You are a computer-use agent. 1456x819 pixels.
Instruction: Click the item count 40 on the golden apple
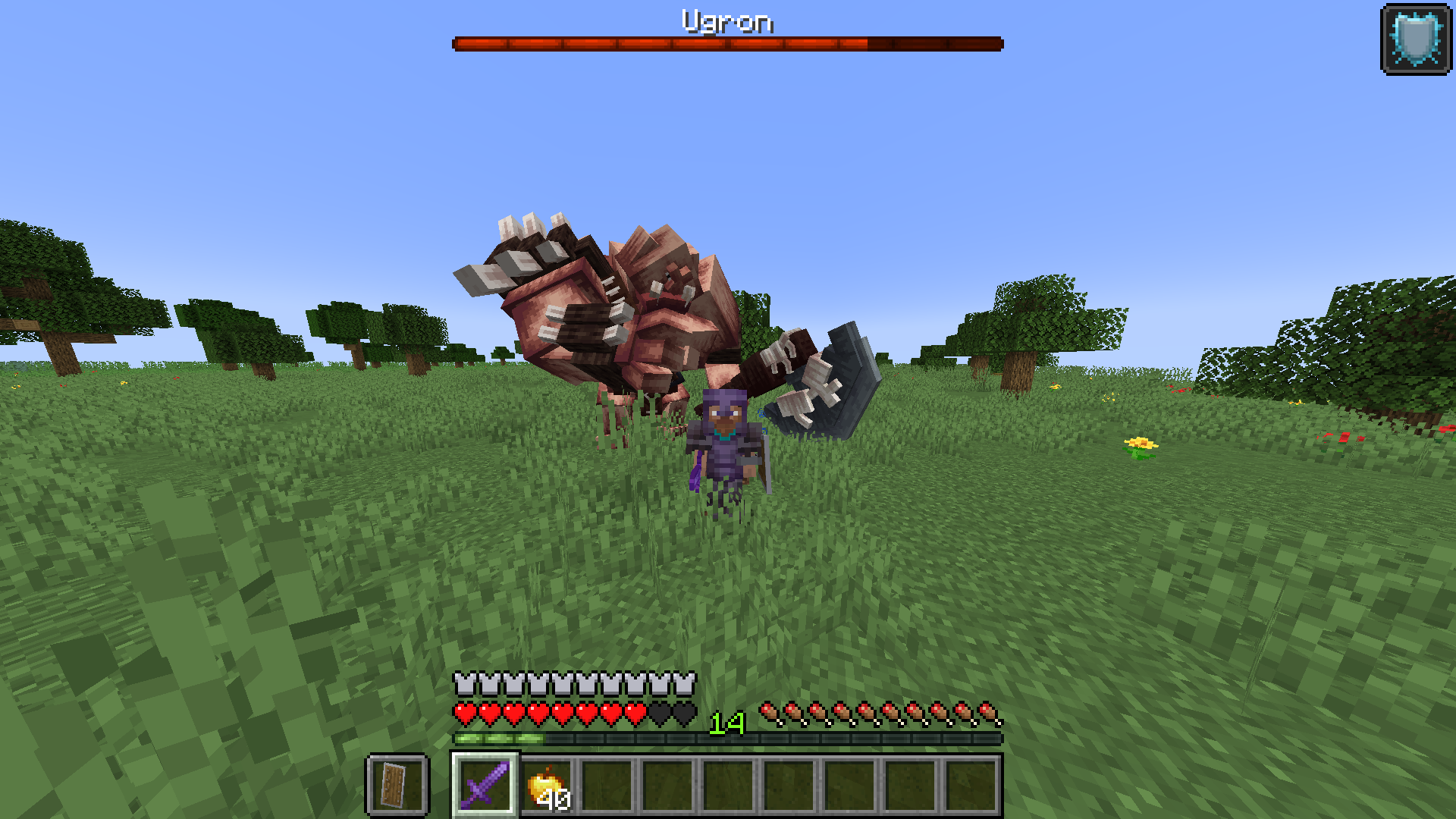pos(556,798)
